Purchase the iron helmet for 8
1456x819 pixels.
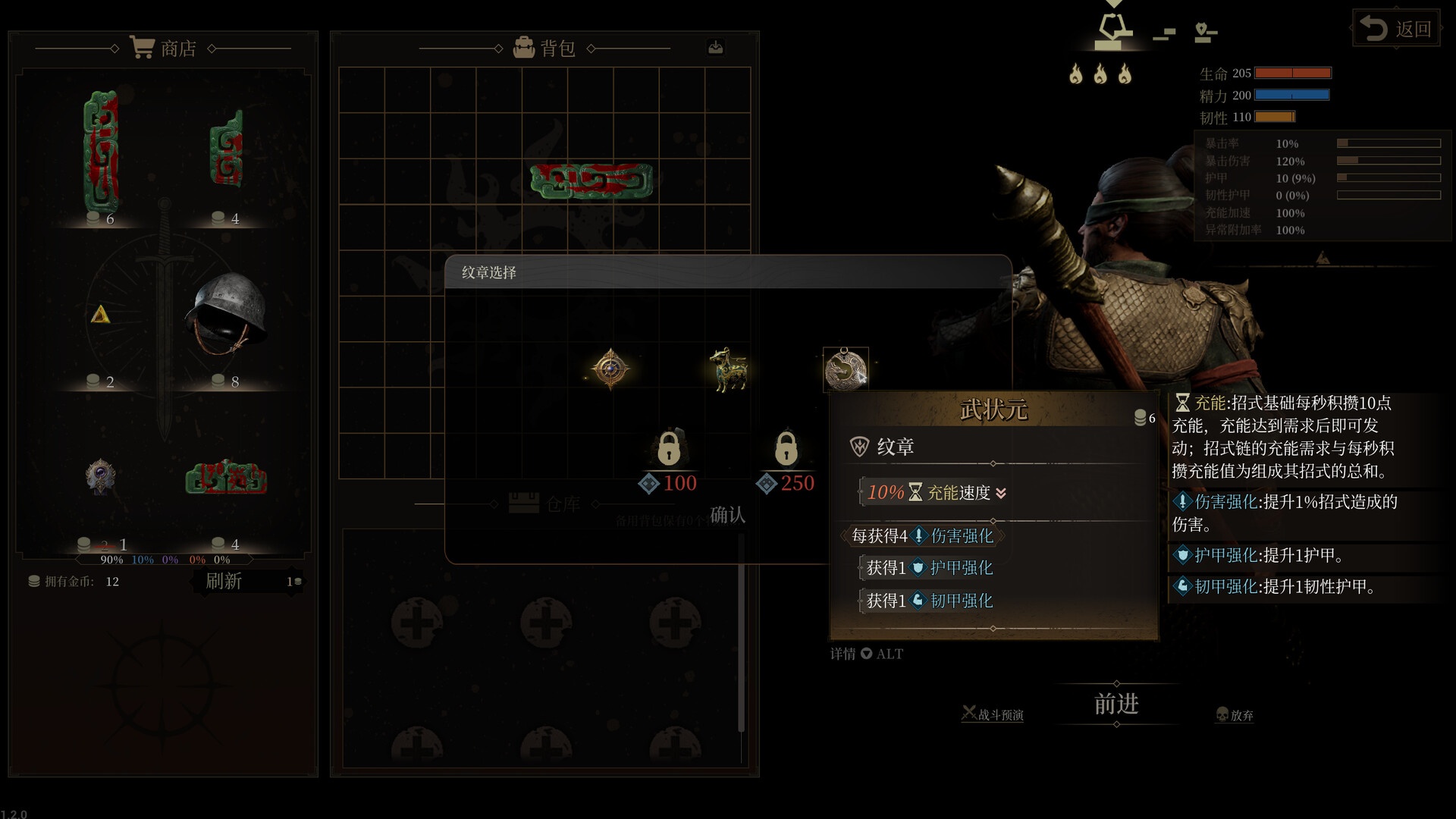coord(226,312)
